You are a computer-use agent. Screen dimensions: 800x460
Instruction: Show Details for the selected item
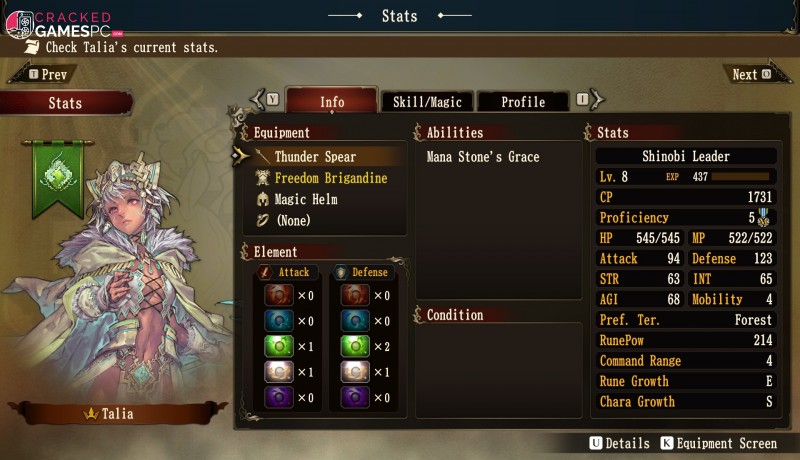tap(620, 443)
